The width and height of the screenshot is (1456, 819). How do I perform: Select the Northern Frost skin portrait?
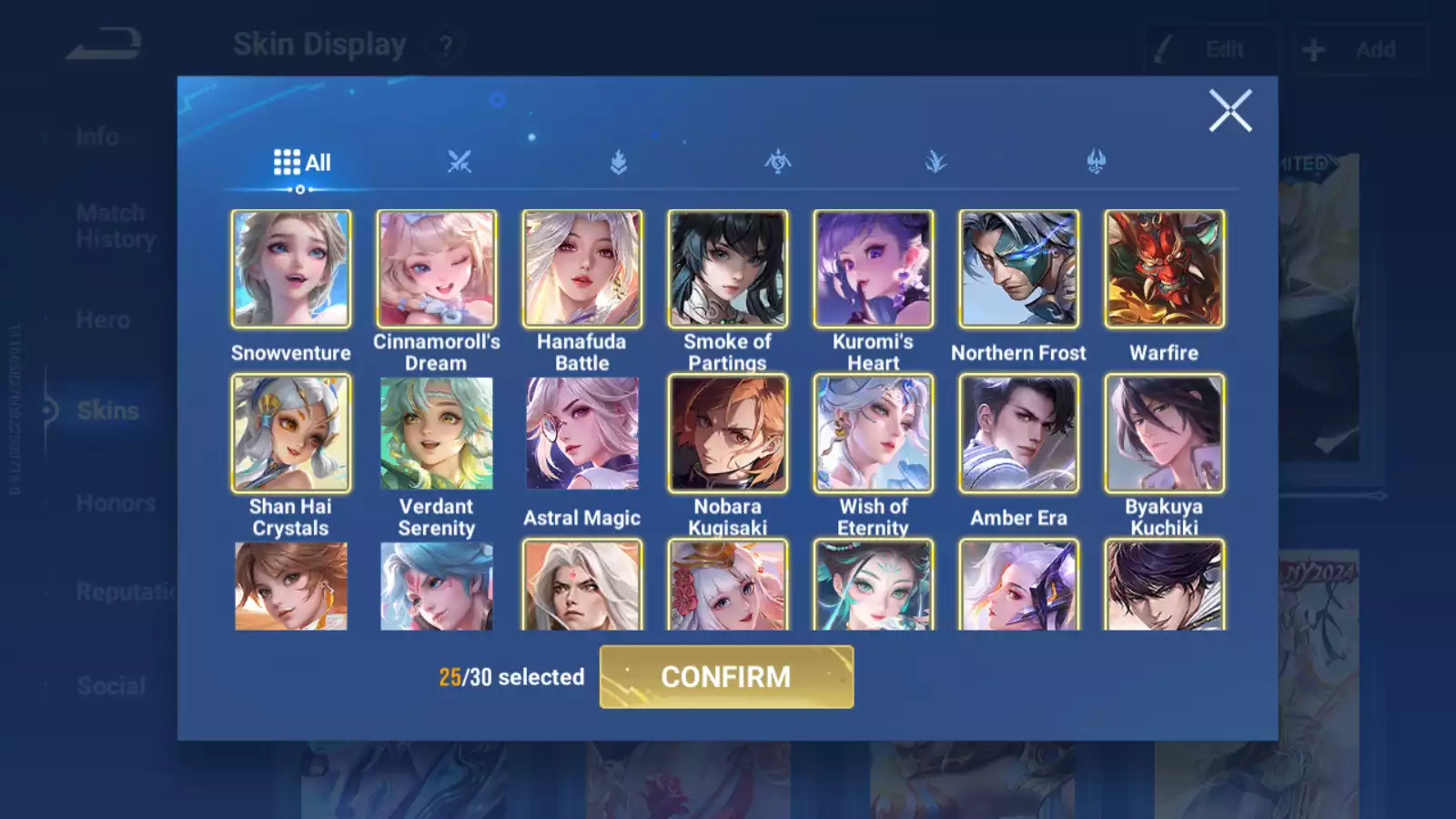(x=1019, y=269)
